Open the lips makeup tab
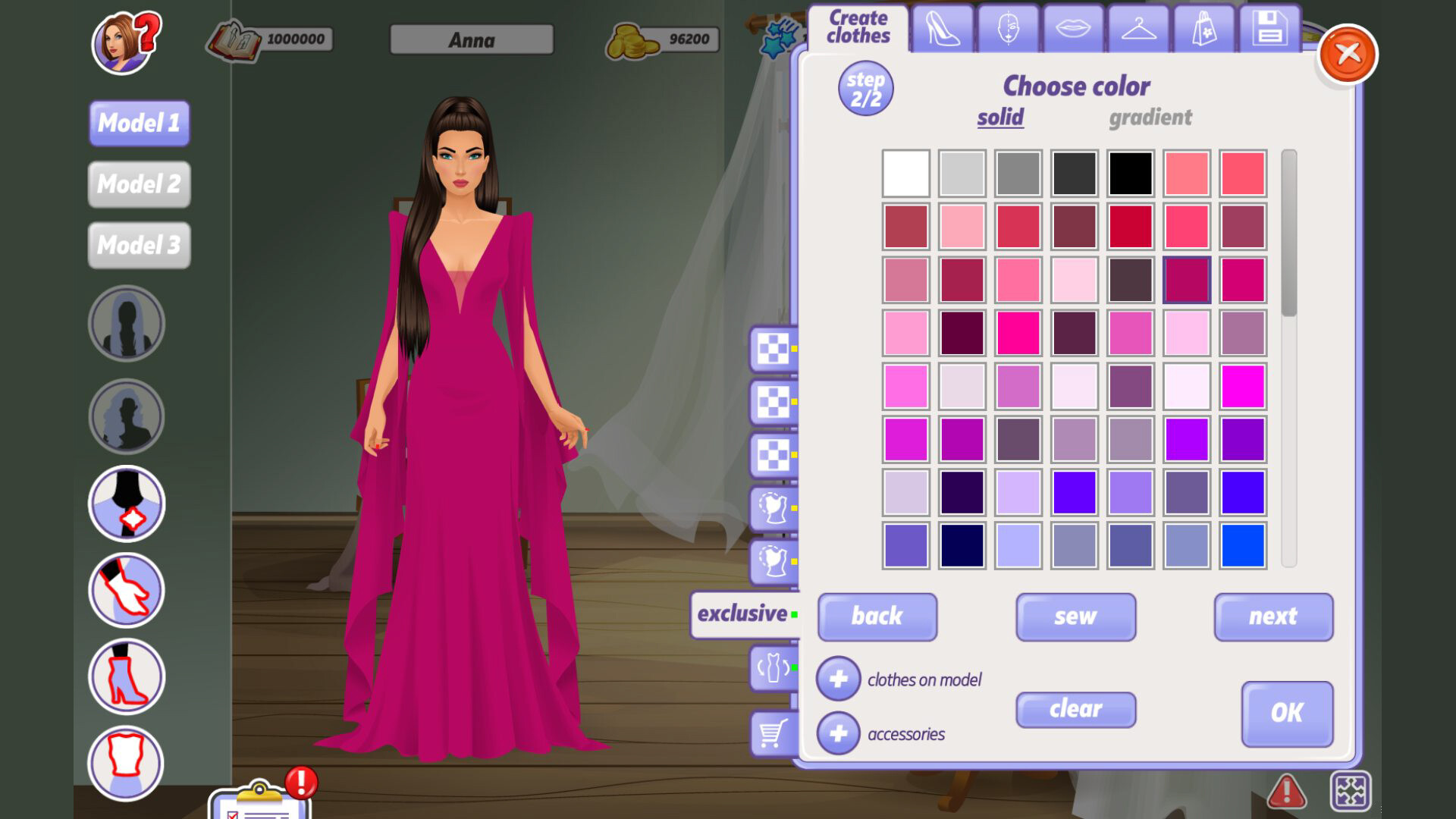 (x=1073, y=29)
